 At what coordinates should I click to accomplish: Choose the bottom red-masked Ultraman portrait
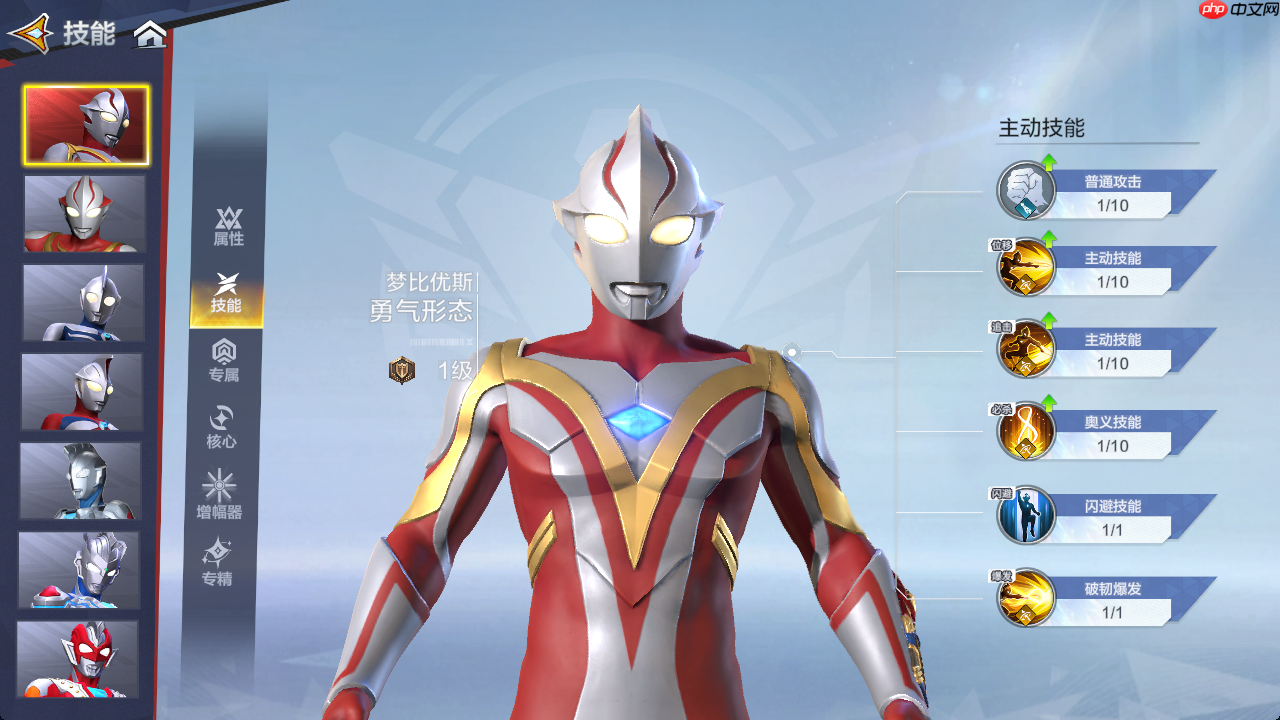[78, 659]
